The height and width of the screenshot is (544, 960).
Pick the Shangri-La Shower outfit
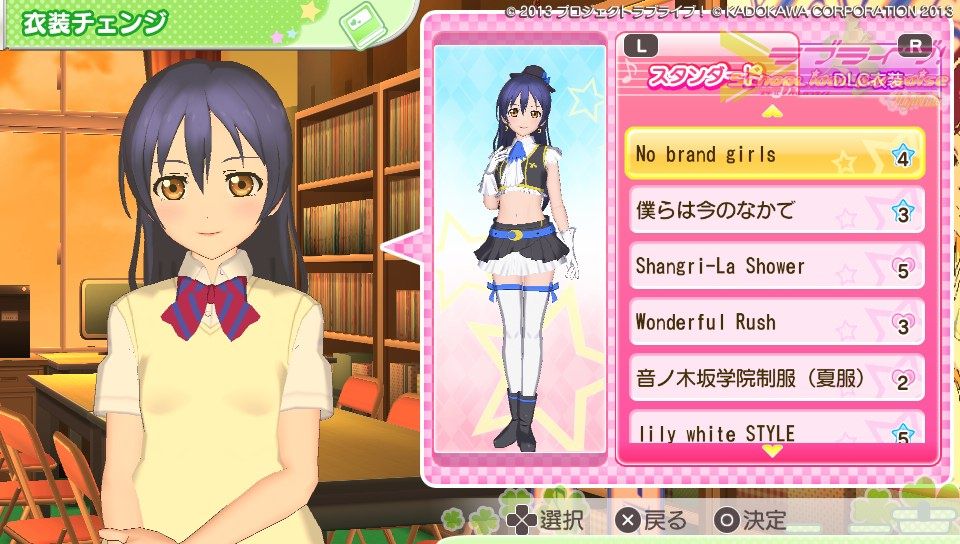(774, 267)
